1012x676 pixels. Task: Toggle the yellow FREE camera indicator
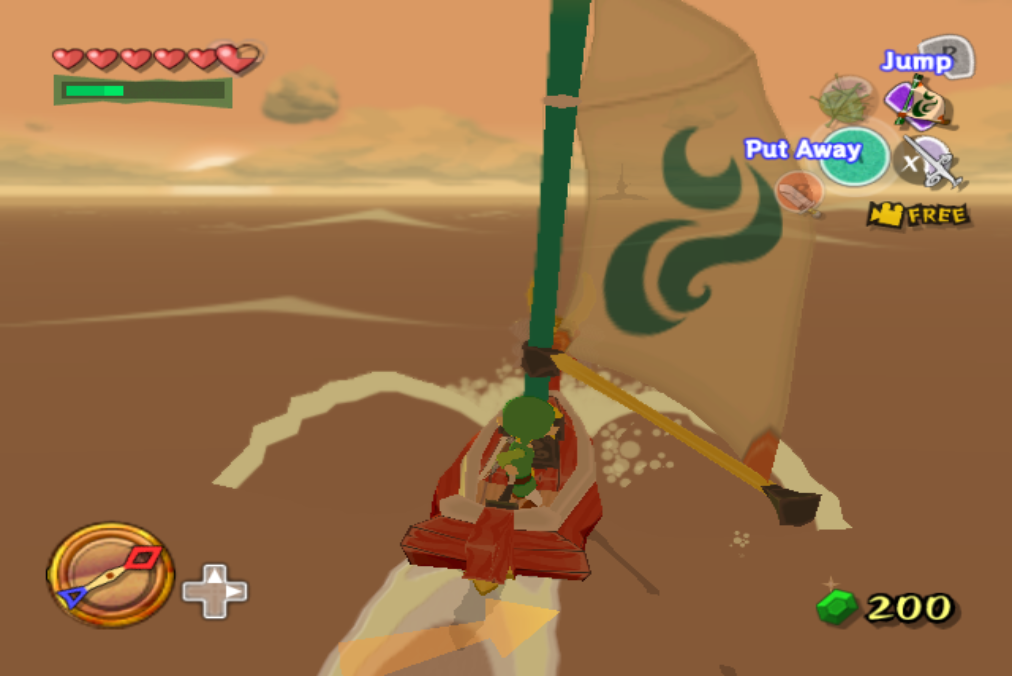coord(917,214)
